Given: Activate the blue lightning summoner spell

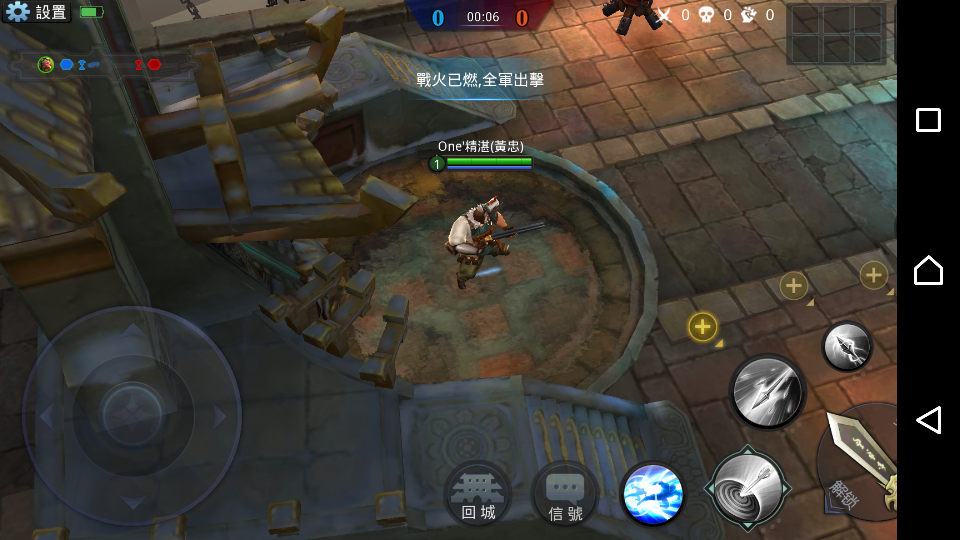Looking at the screenshot, I should pyautogui.click(x=653, y=494).
